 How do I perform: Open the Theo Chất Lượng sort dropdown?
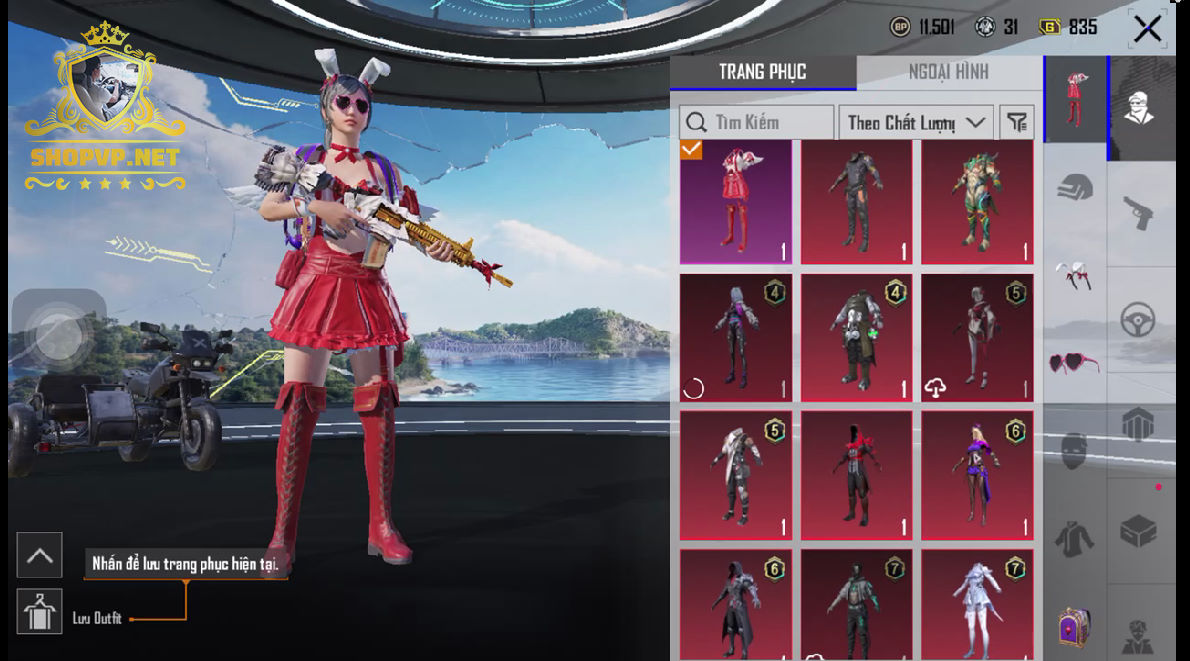pyautogui.click(x=915, y=122)
